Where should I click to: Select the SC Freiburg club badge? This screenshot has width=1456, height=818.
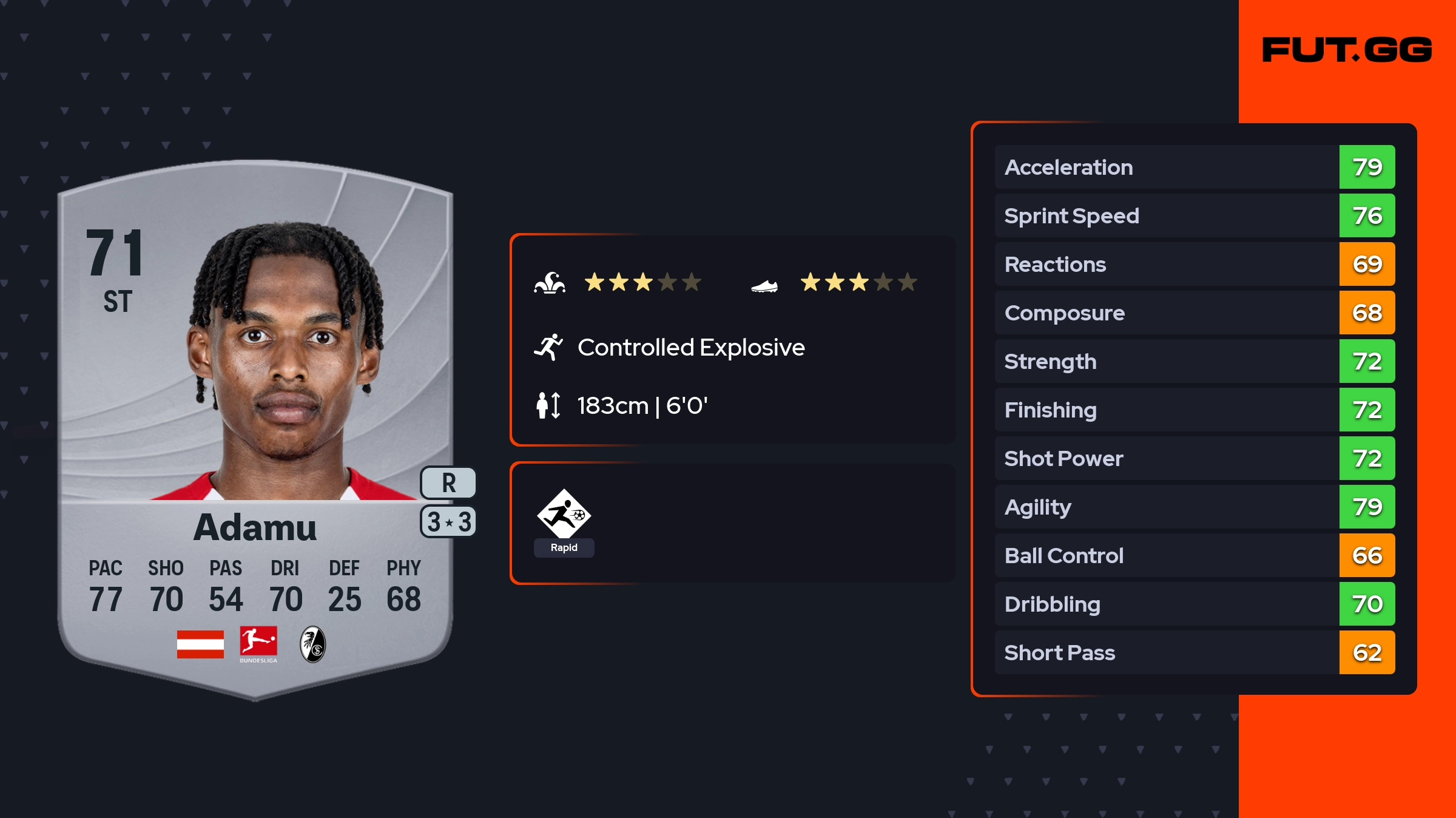313,644
